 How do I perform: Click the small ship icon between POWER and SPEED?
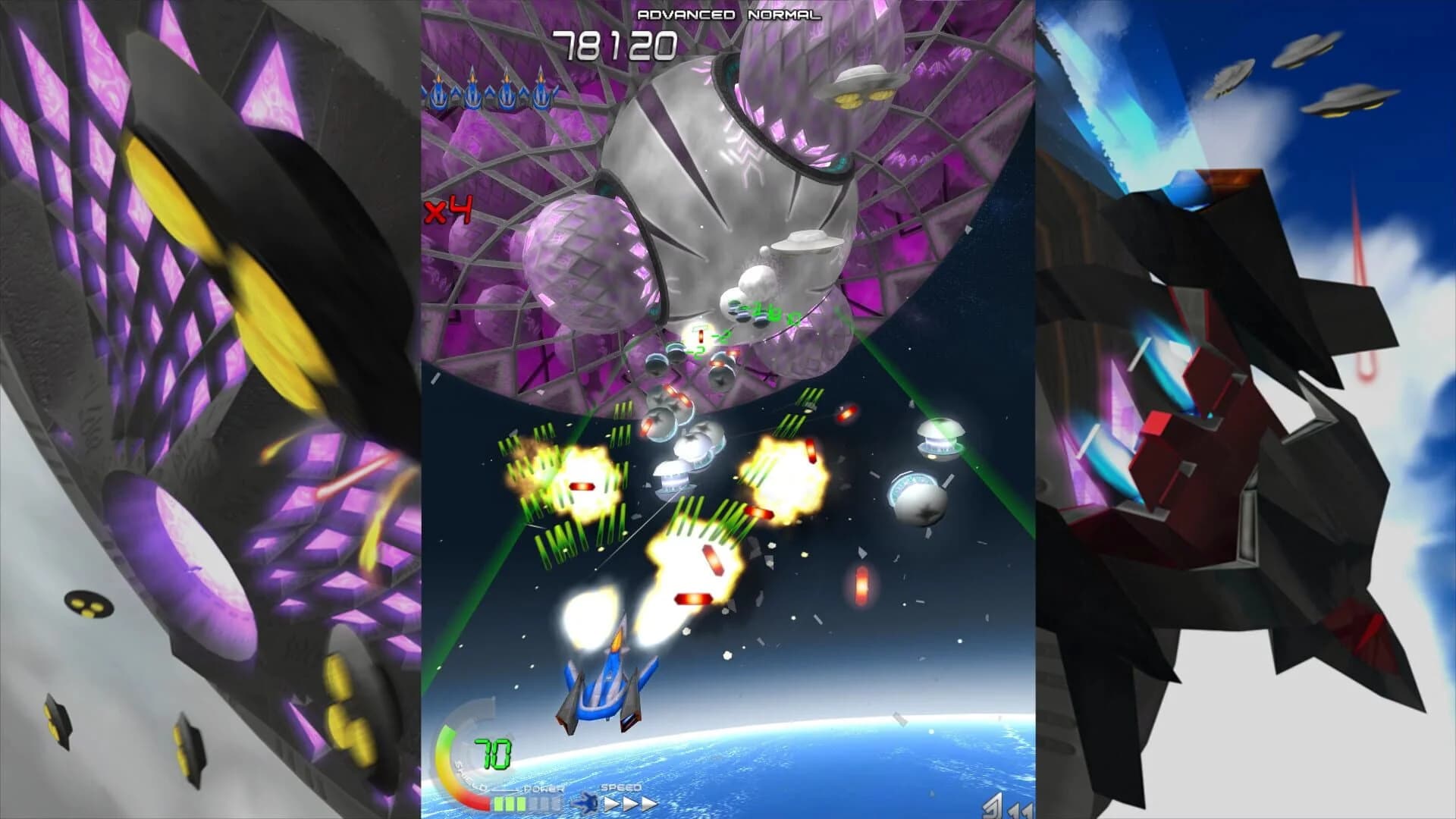point(587,804)
